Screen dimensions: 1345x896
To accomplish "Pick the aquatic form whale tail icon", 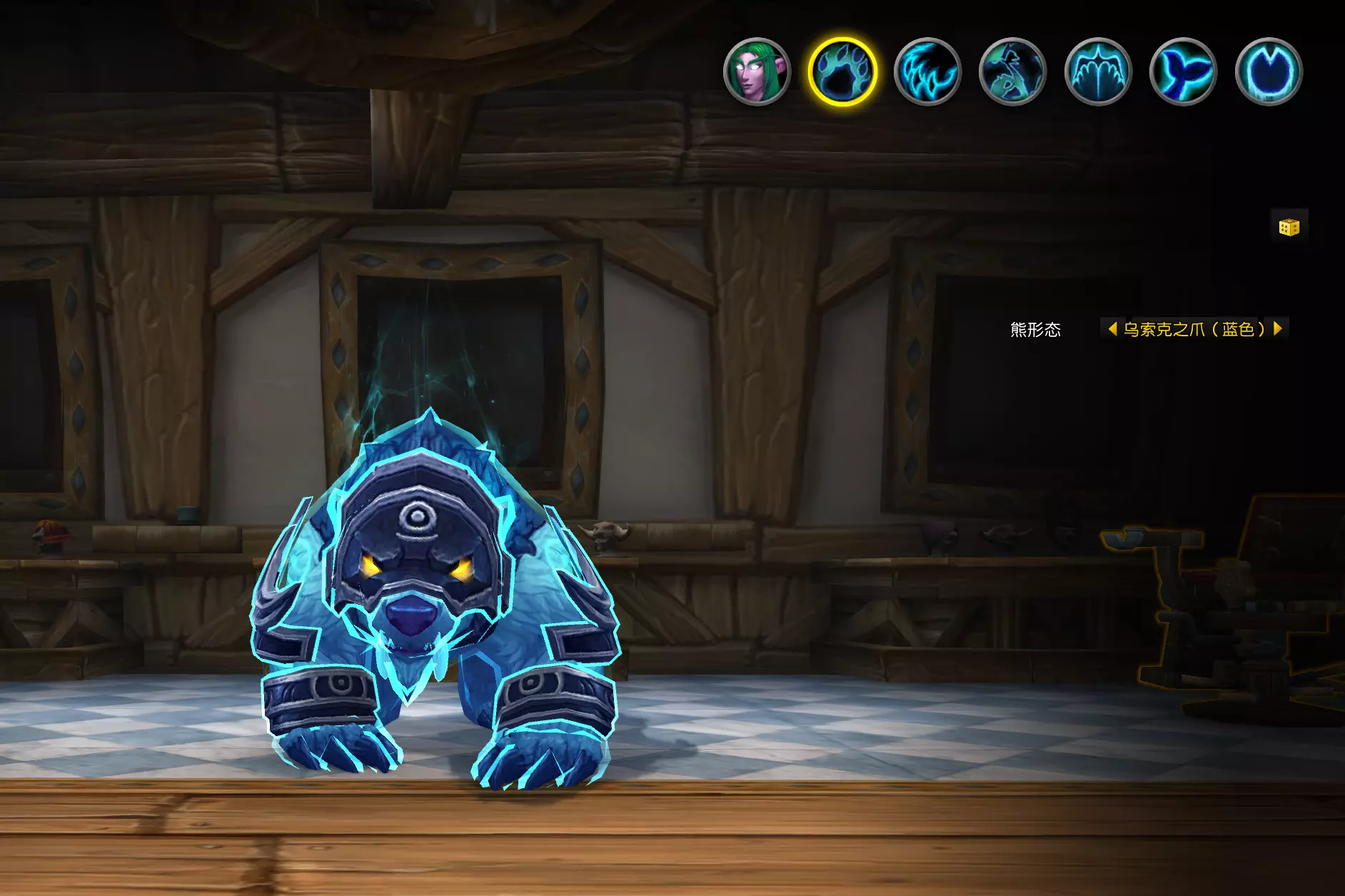I will [x=1183, y=71].
